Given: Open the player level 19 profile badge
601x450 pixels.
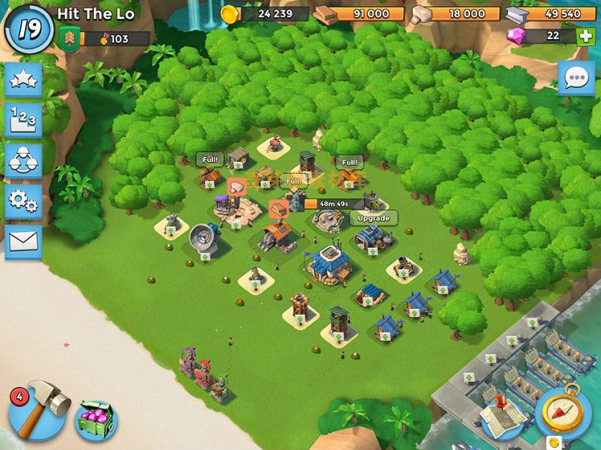Looking at the screenshot, I should click(x=29, y=30).
